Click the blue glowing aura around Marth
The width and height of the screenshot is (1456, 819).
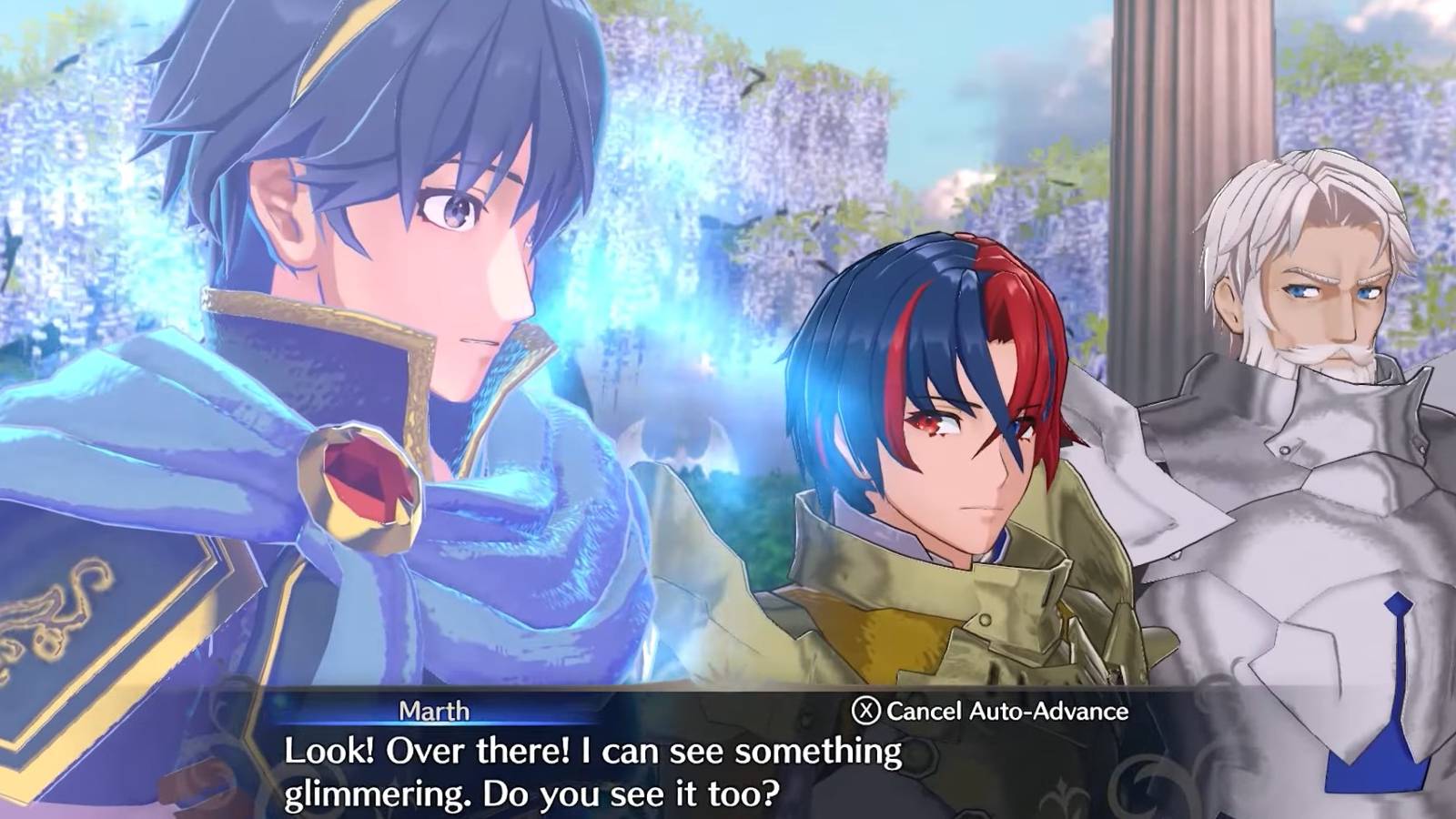click(x=582, y=273)
